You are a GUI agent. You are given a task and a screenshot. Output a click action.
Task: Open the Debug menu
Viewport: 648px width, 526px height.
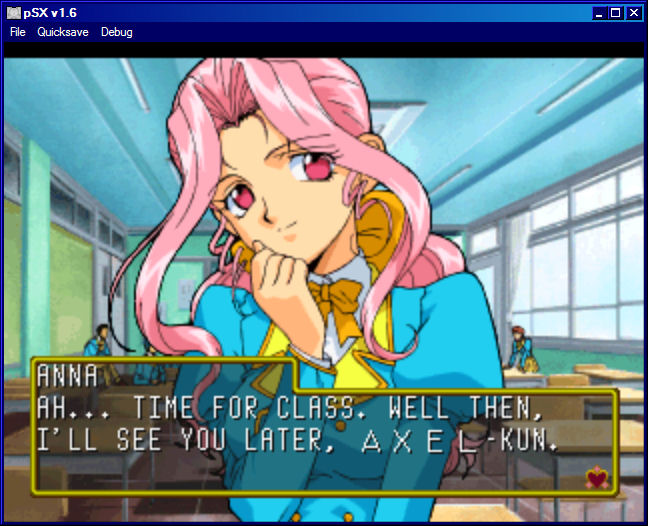pos(116,32)
